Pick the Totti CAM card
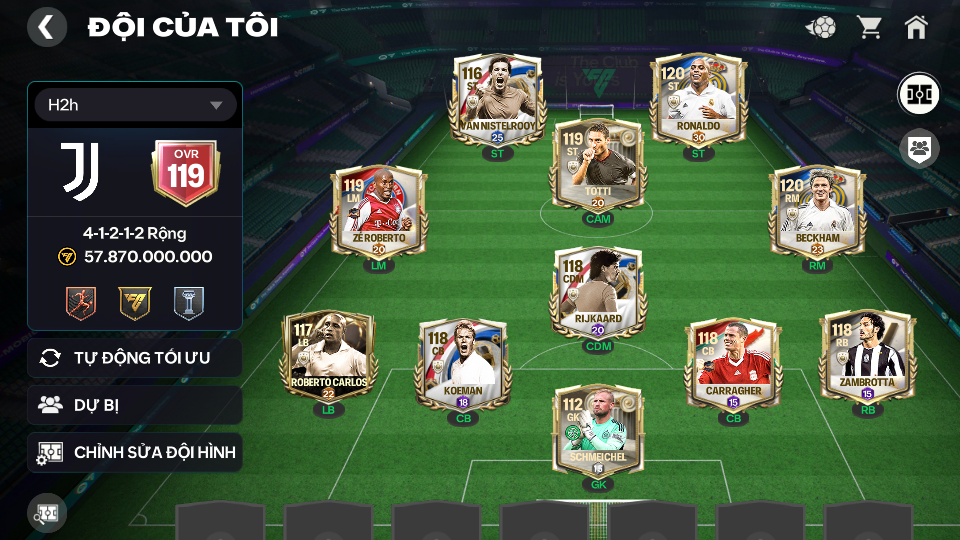The height and width of the screenshot is (540, 960). click(598, 165)
